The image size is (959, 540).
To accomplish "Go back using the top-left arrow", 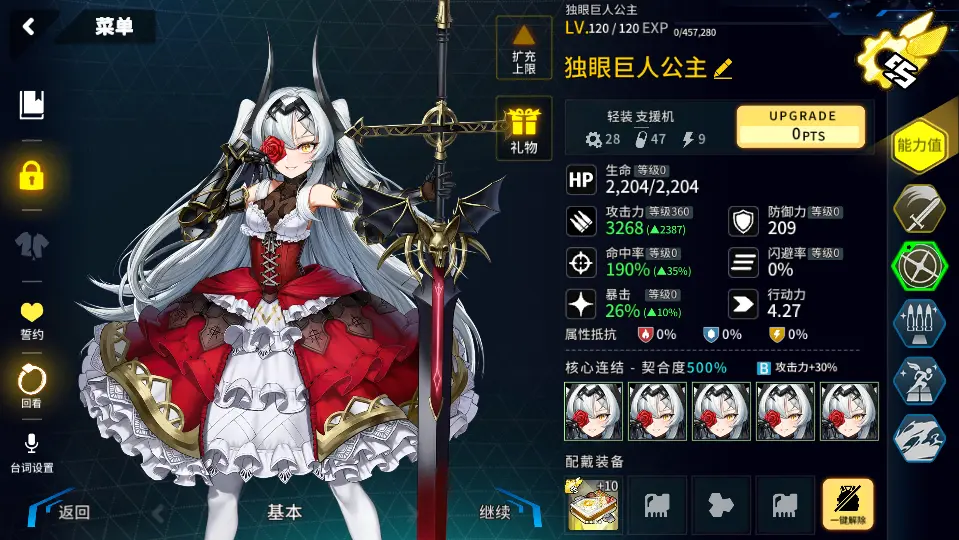I will coord(29,27).
